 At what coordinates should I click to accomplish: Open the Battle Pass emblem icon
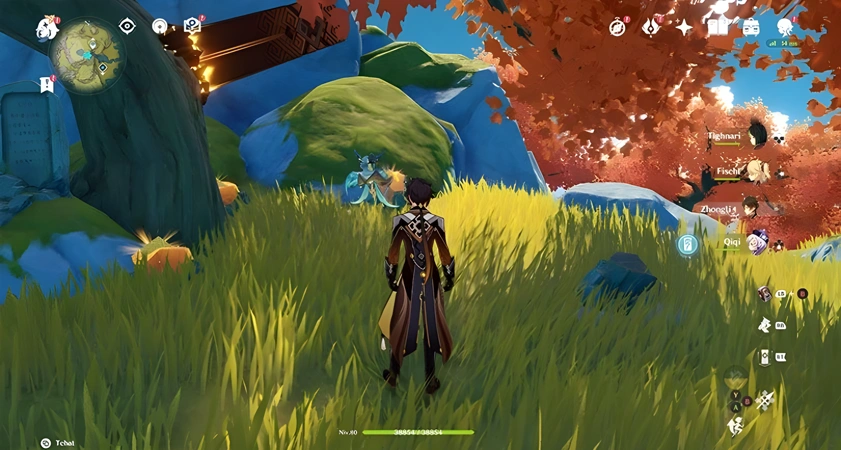point(651,27)
